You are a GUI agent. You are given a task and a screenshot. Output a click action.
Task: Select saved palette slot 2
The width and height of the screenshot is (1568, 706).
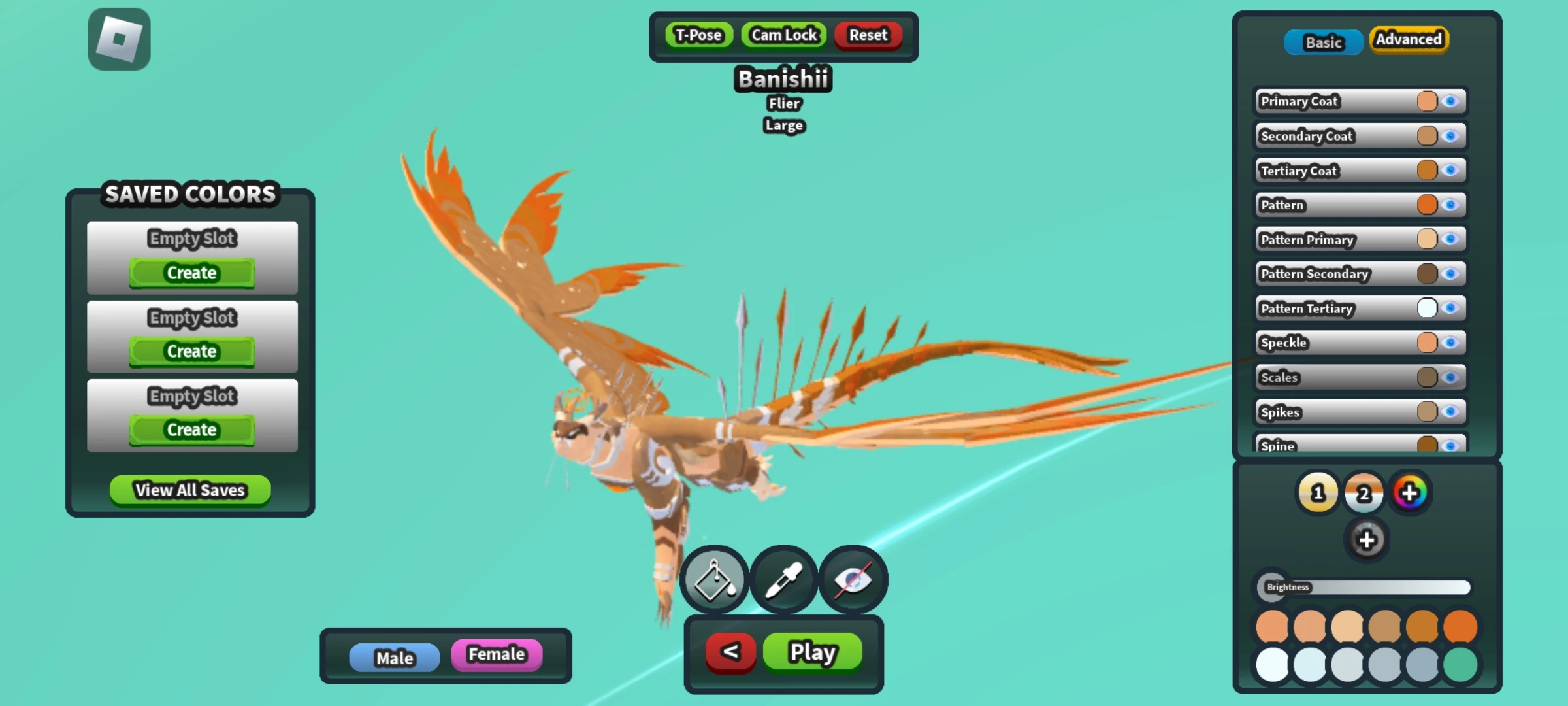click(x=1364, y=493)
